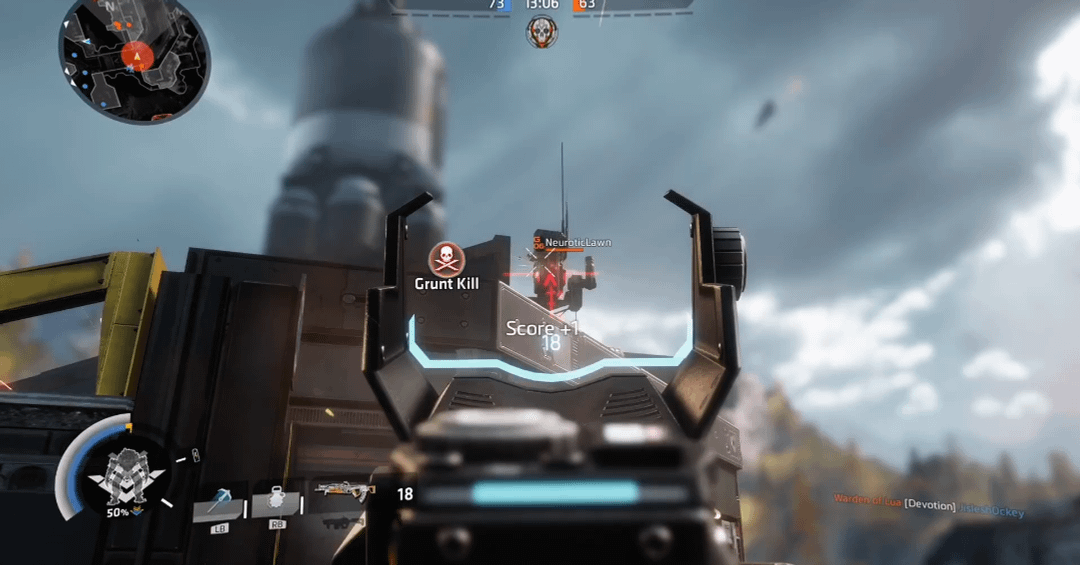Open the circular minimap

[133, 58]
